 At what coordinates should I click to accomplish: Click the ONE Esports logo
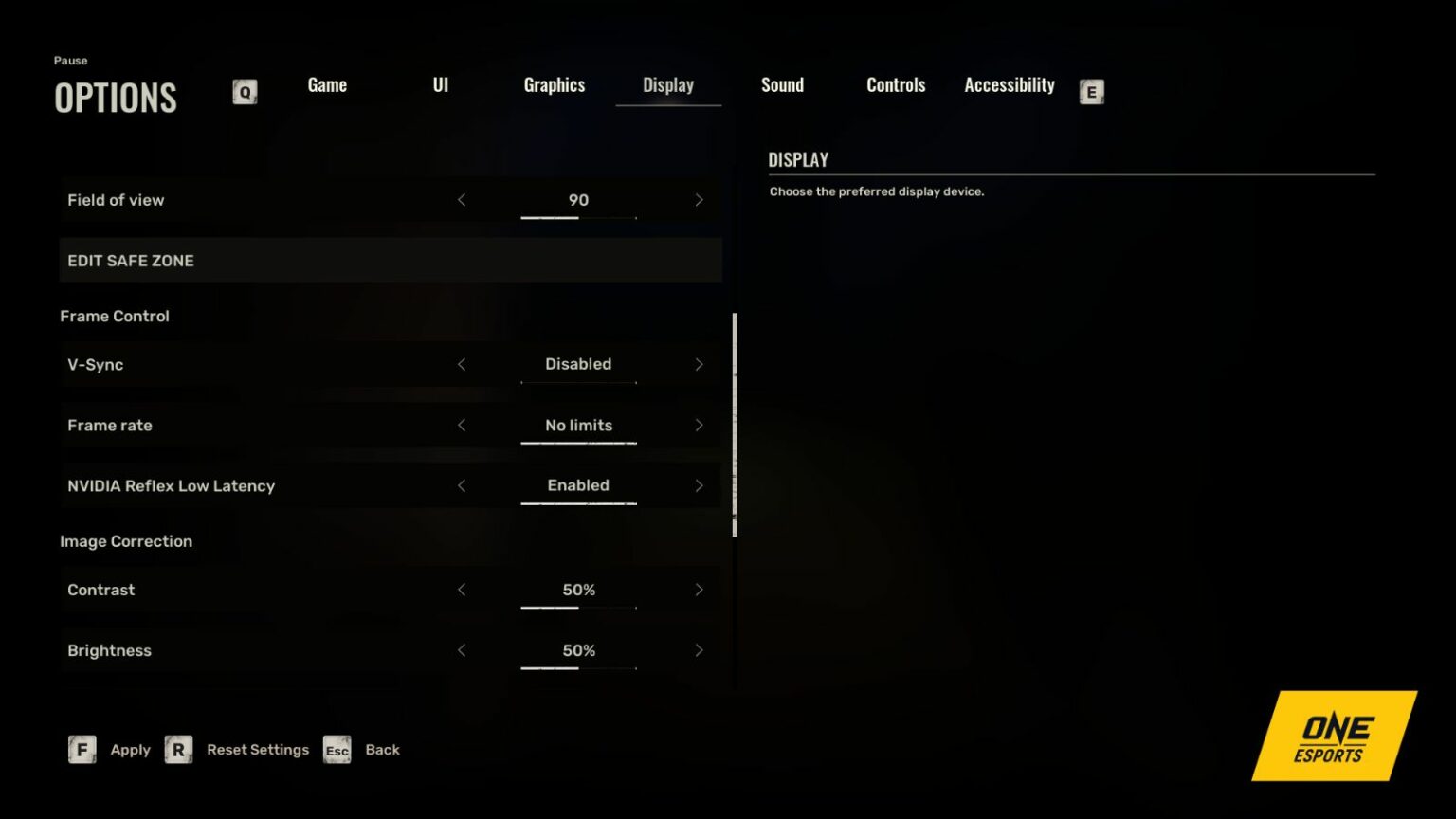[1333, 736]
